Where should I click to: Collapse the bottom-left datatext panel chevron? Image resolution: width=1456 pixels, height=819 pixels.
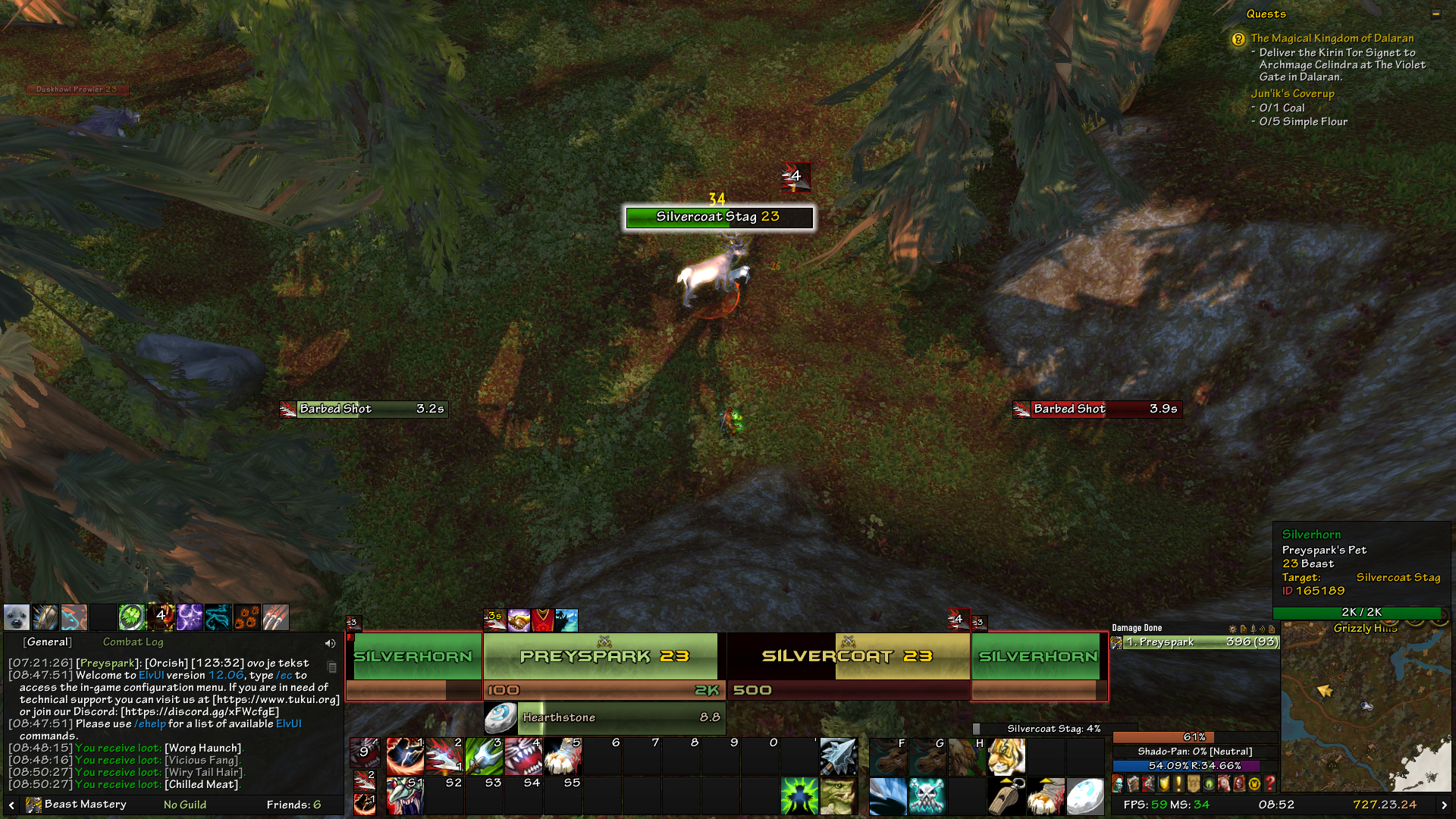12,805
